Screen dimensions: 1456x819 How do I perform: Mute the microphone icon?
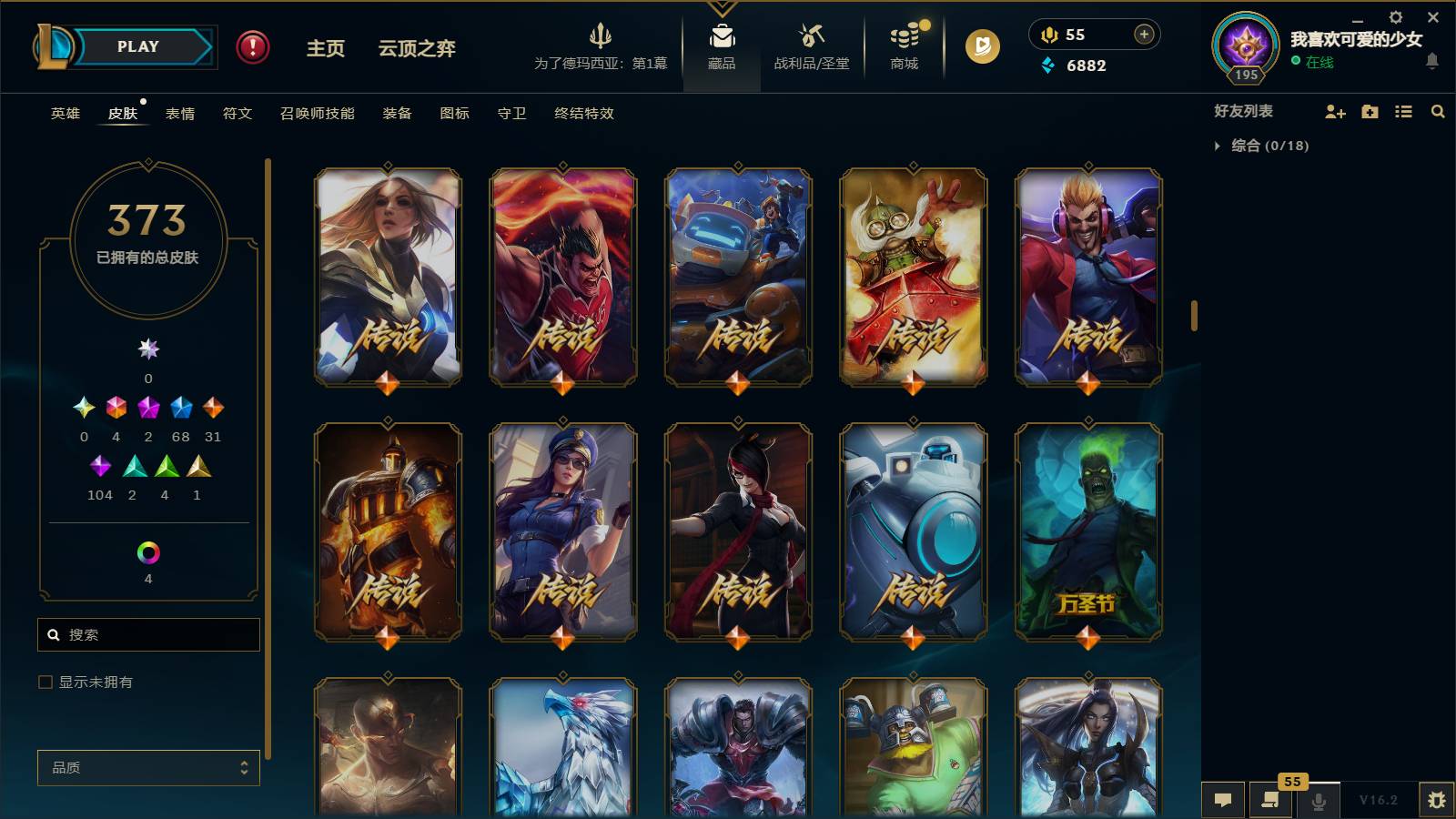(1319, 800)
